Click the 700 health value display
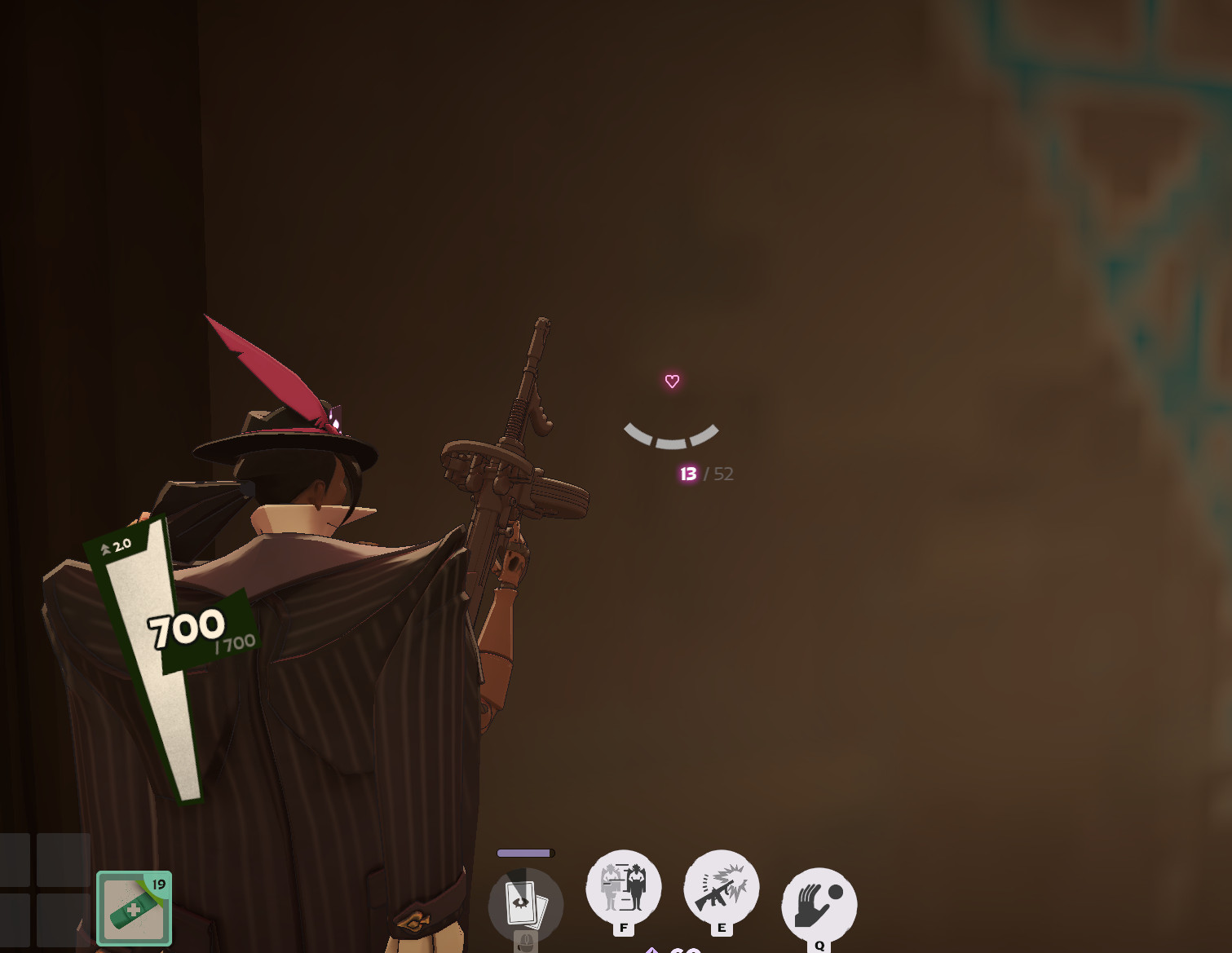1232x953 pixels. tap(184, 628)
